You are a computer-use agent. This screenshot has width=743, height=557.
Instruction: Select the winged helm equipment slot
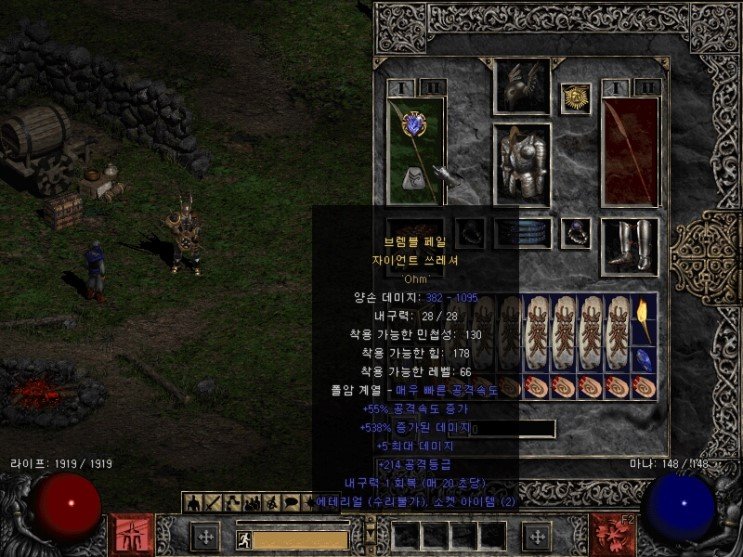pos(522,87)
